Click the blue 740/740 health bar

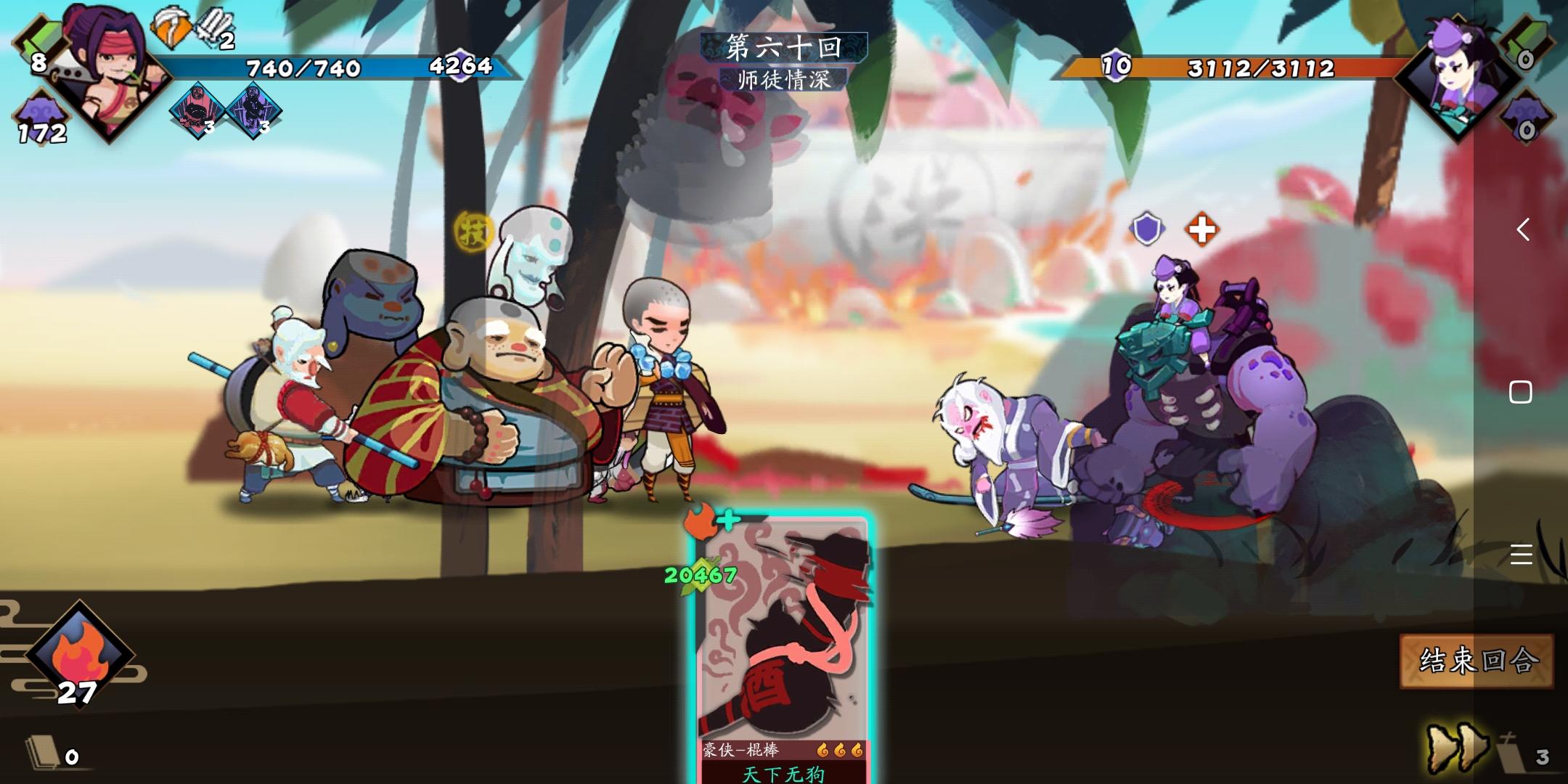tap(305, 69)
